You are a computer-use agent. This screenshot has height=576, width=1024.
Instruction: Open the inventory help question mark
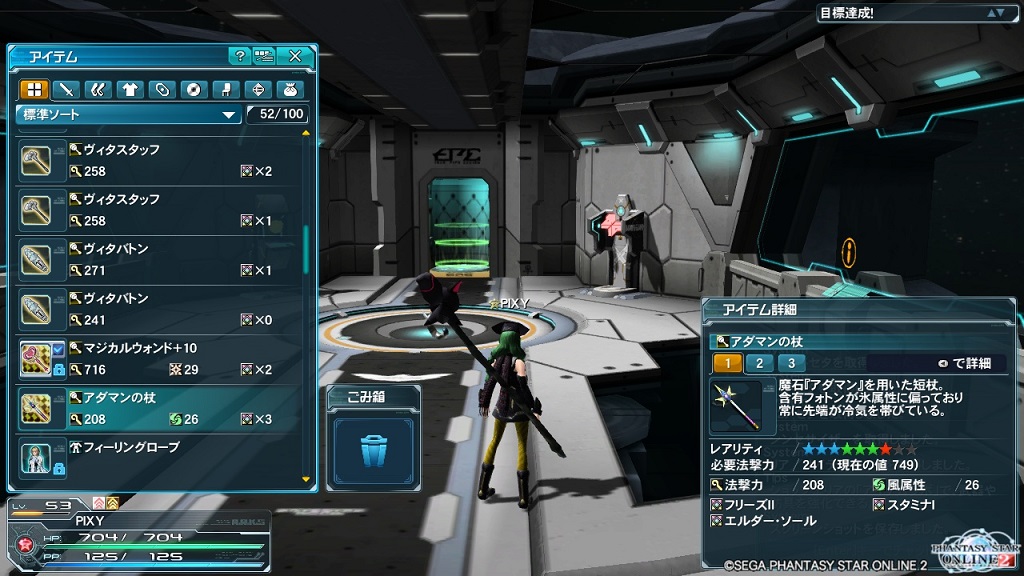coord(239,56)
